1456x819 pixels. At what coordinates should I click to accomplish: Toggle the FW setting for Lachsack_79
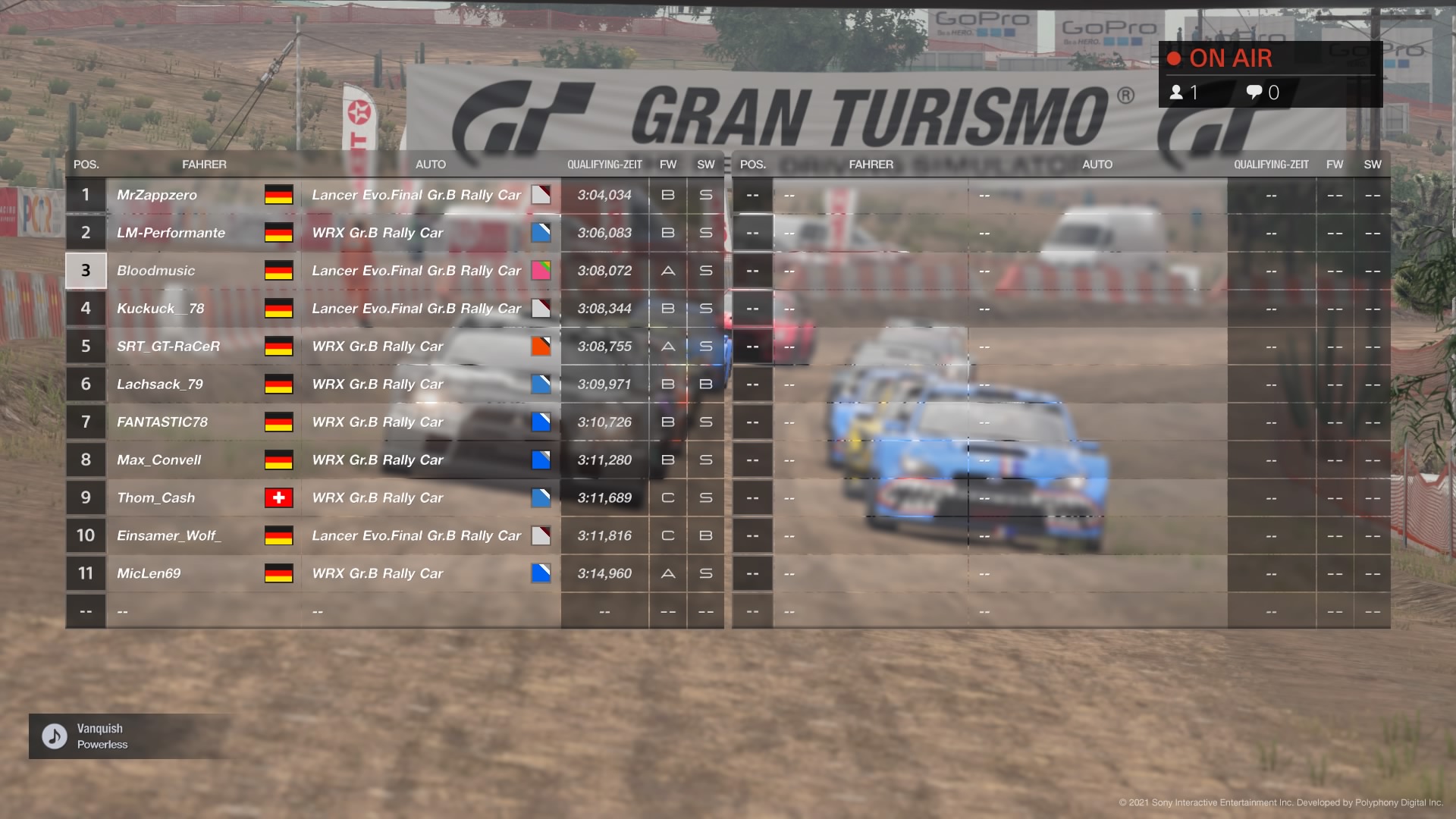668,384
